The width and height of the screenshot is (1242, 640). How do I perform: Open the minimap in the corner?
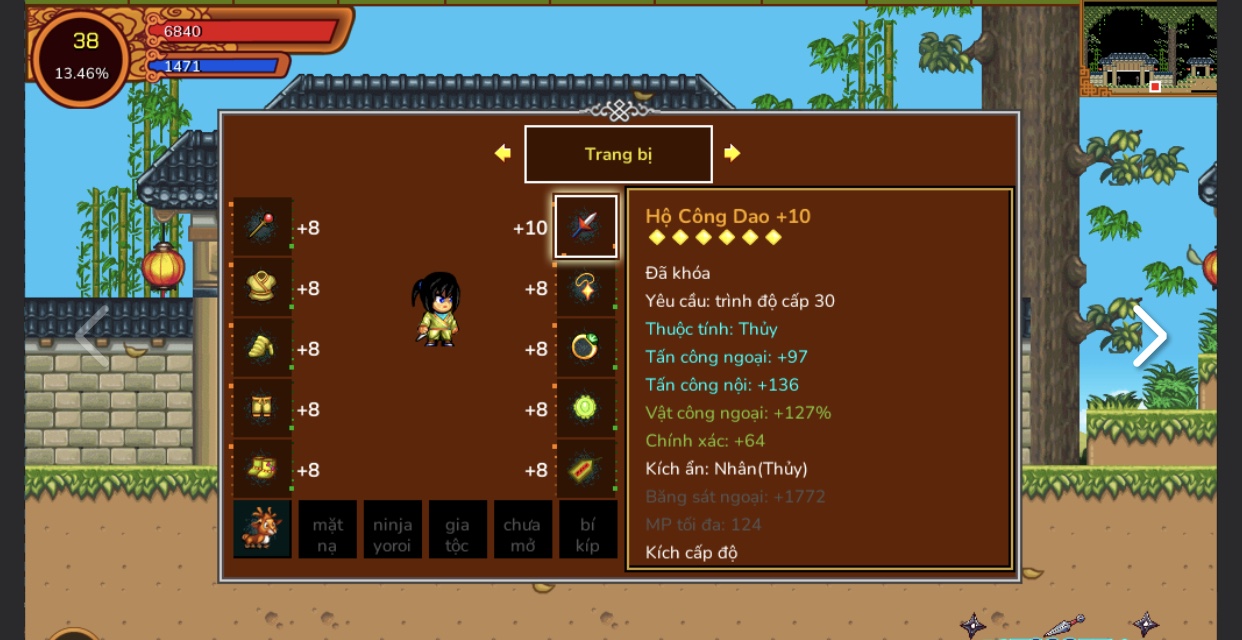(1149, 48)
